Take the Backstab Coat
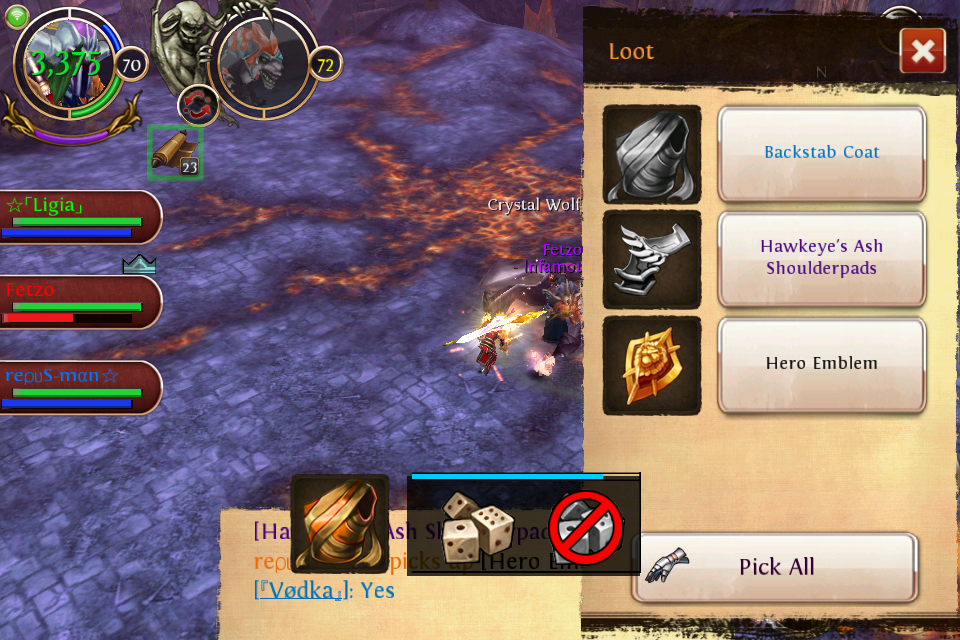This screenshot has height=640, width=960. pyautogui.click(x=821, y=153)
